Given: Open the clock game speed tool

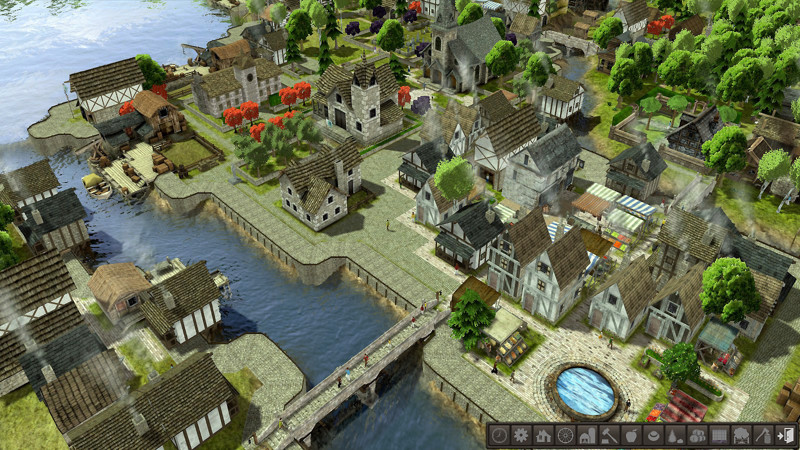Looking at the screenshot, I should [x=498, y=435].
